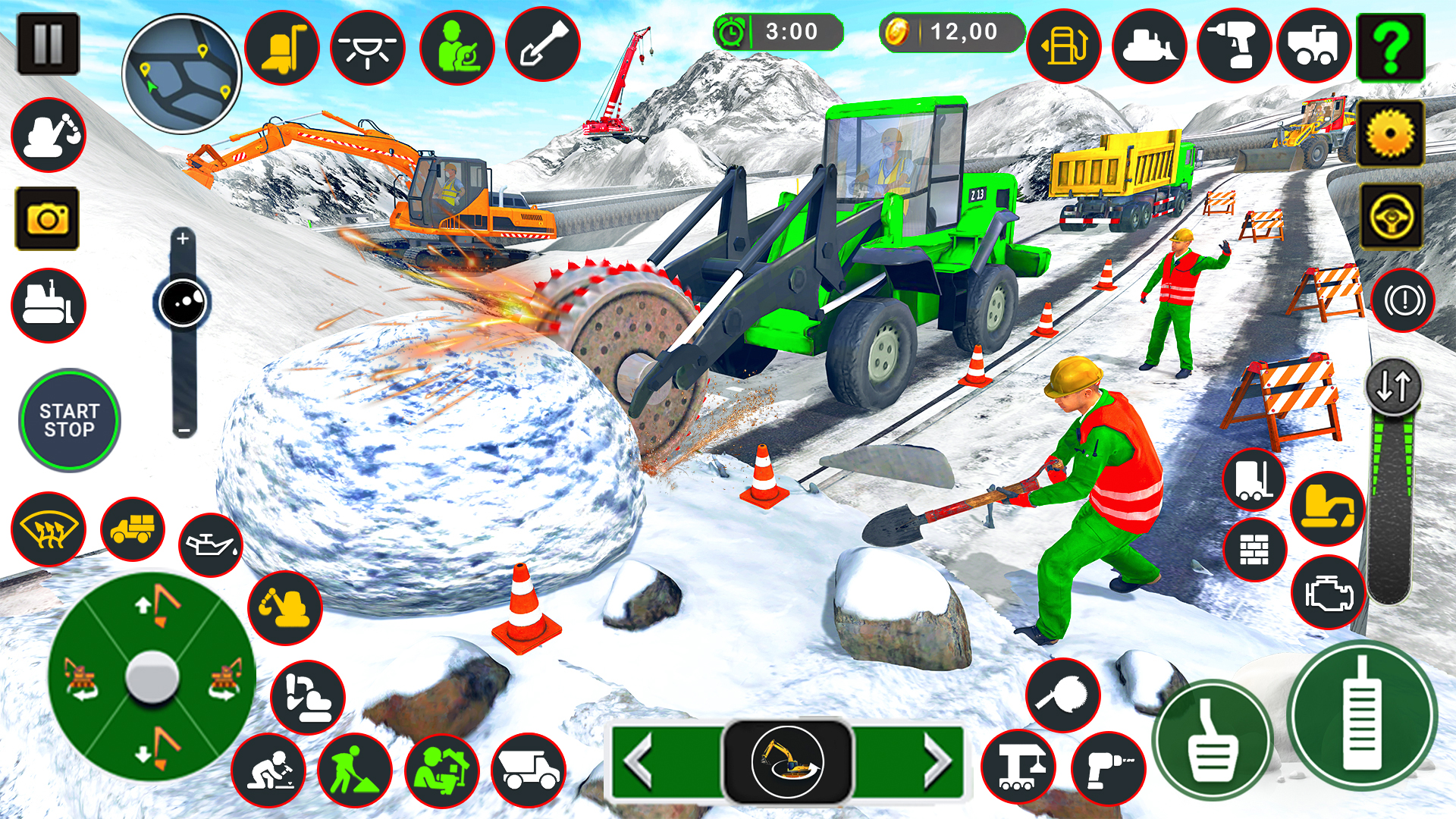Select the fuel pump refuel icon
The width and height of the screenshot is (1456, 819).
click(x=1063, y=47)
